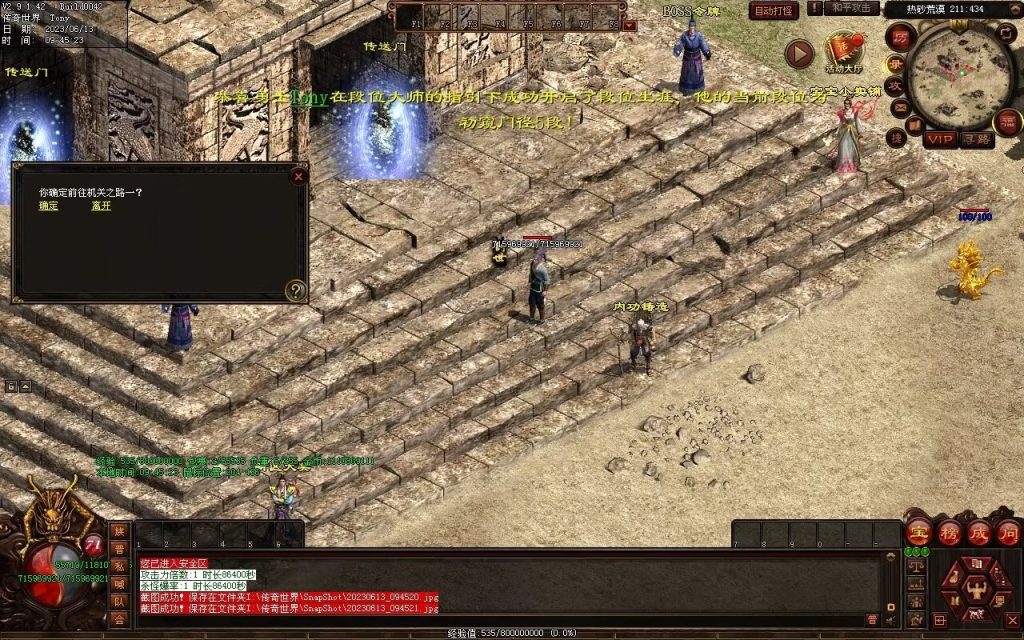Open the 成 achievements button
The image size is (1024, 640).
point(979,533)
